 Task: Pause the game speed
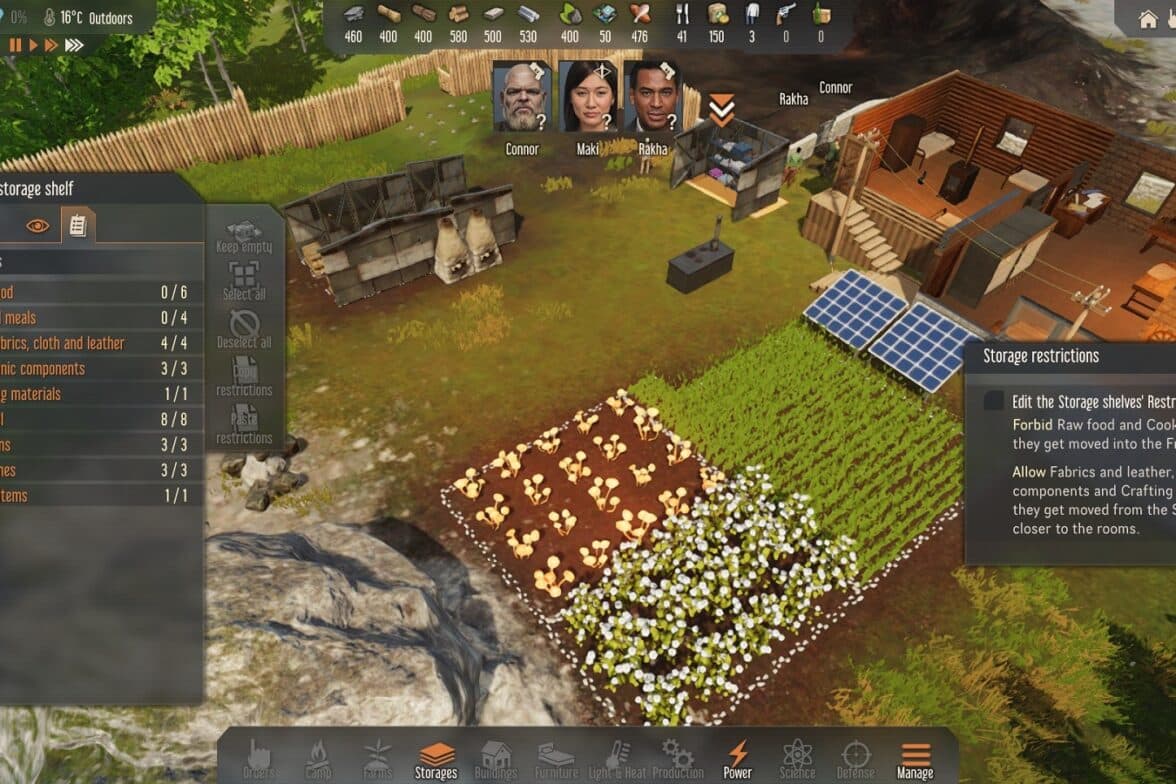click(x=15, y=45)
